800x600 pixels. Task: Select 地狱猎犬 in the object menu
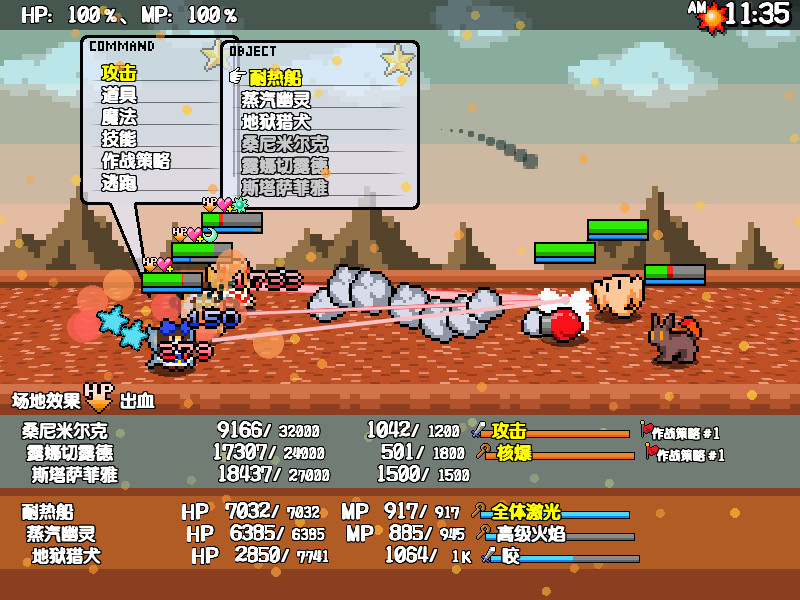coord(276,122)
